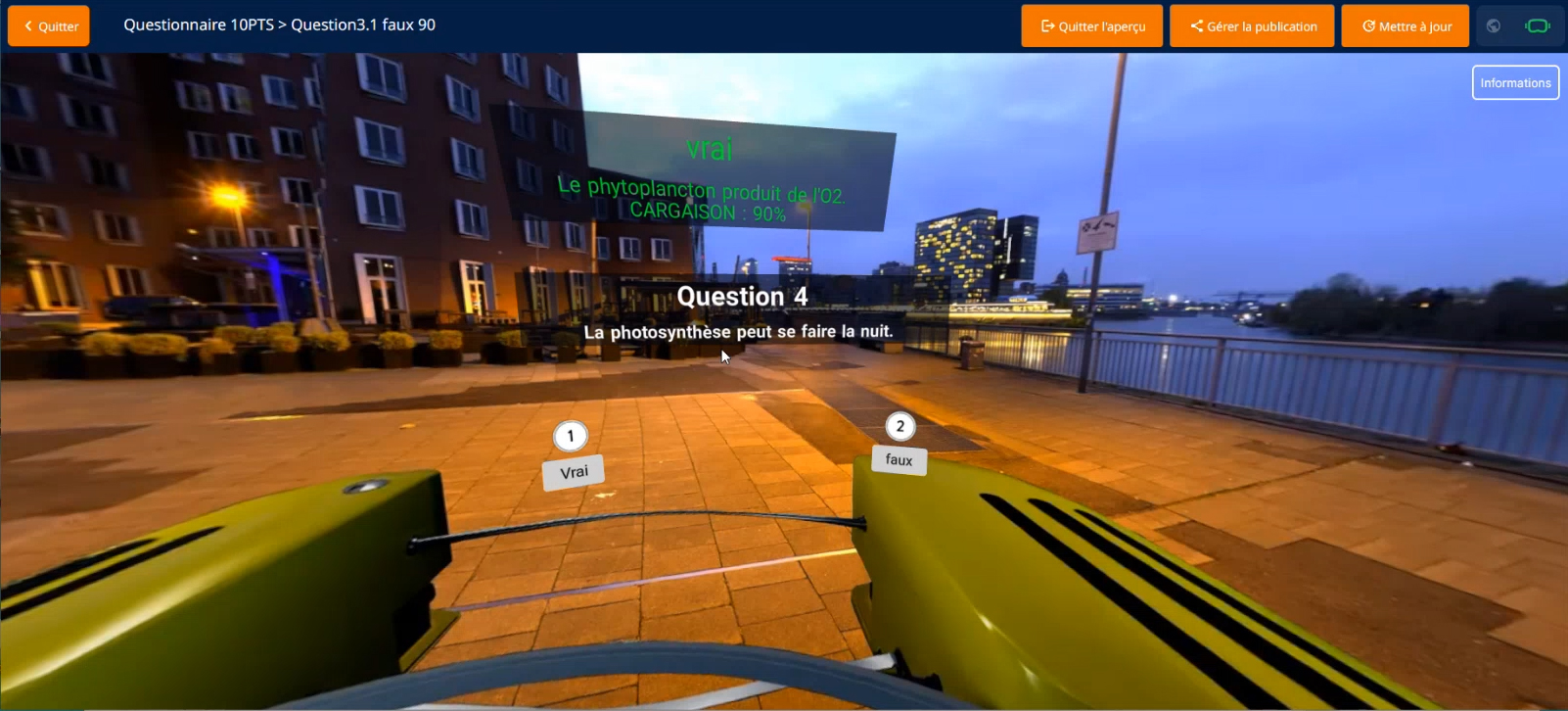This screenshot has height=711, width=1568.
Task: Click the refresh icon on Mettre à jour
Action: 1366,25
